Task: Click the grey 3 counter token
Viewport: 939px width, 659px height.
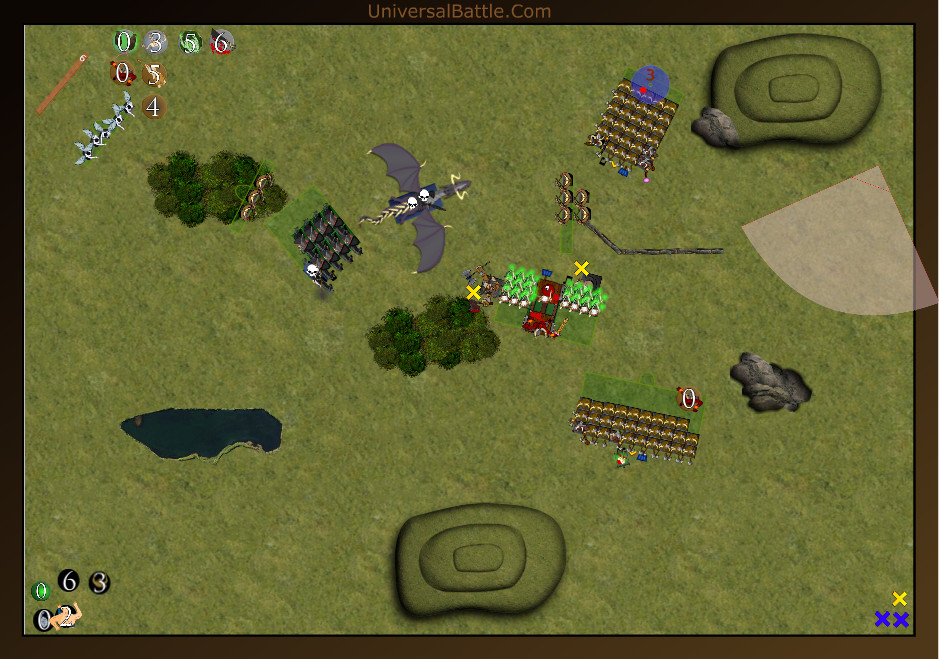Action: (154, 42)
